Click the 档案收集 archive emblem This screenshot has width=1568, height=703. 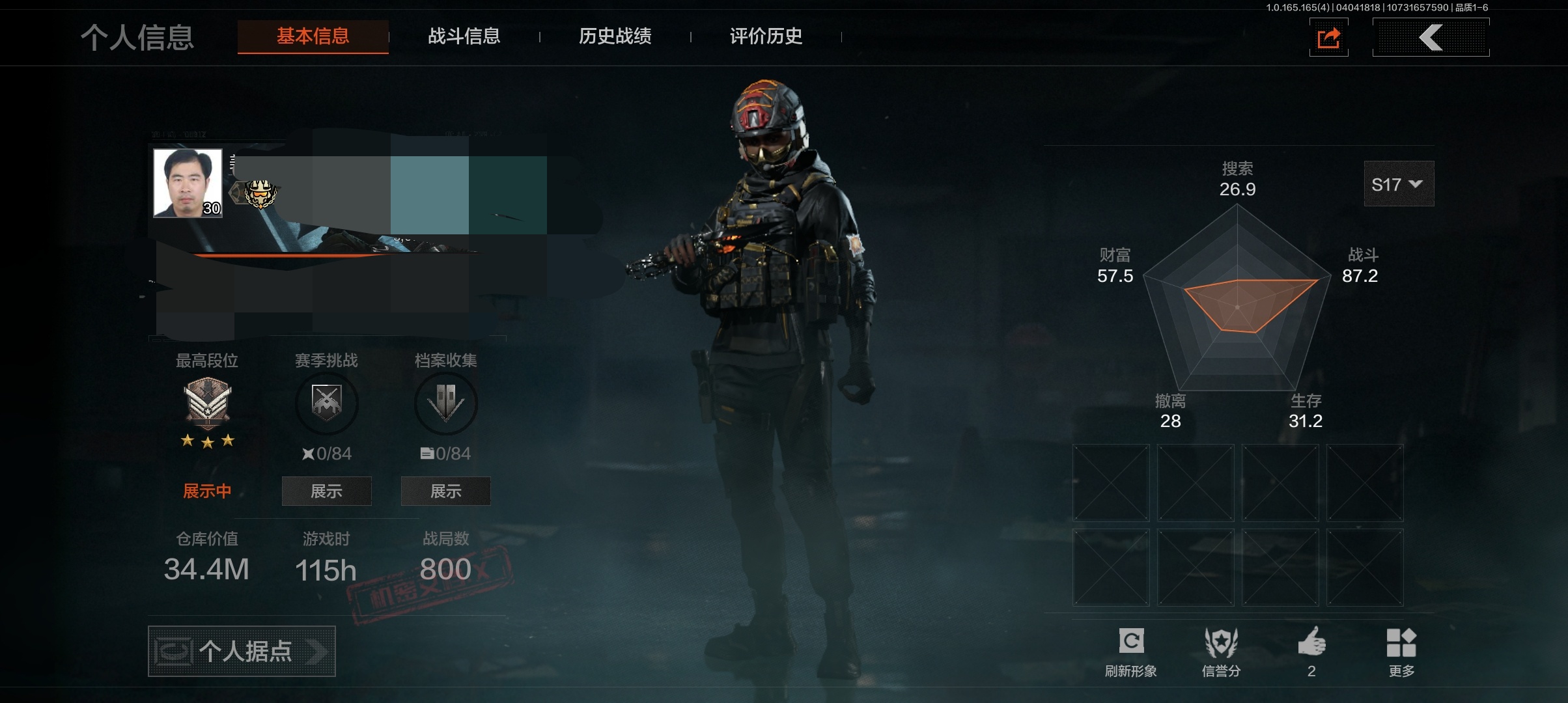(x=445, y=402)
